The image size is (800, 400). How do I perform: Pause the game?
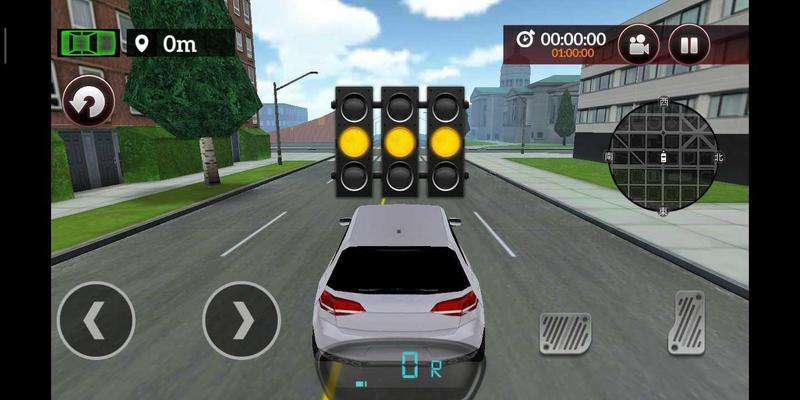(x=689, y=45)
